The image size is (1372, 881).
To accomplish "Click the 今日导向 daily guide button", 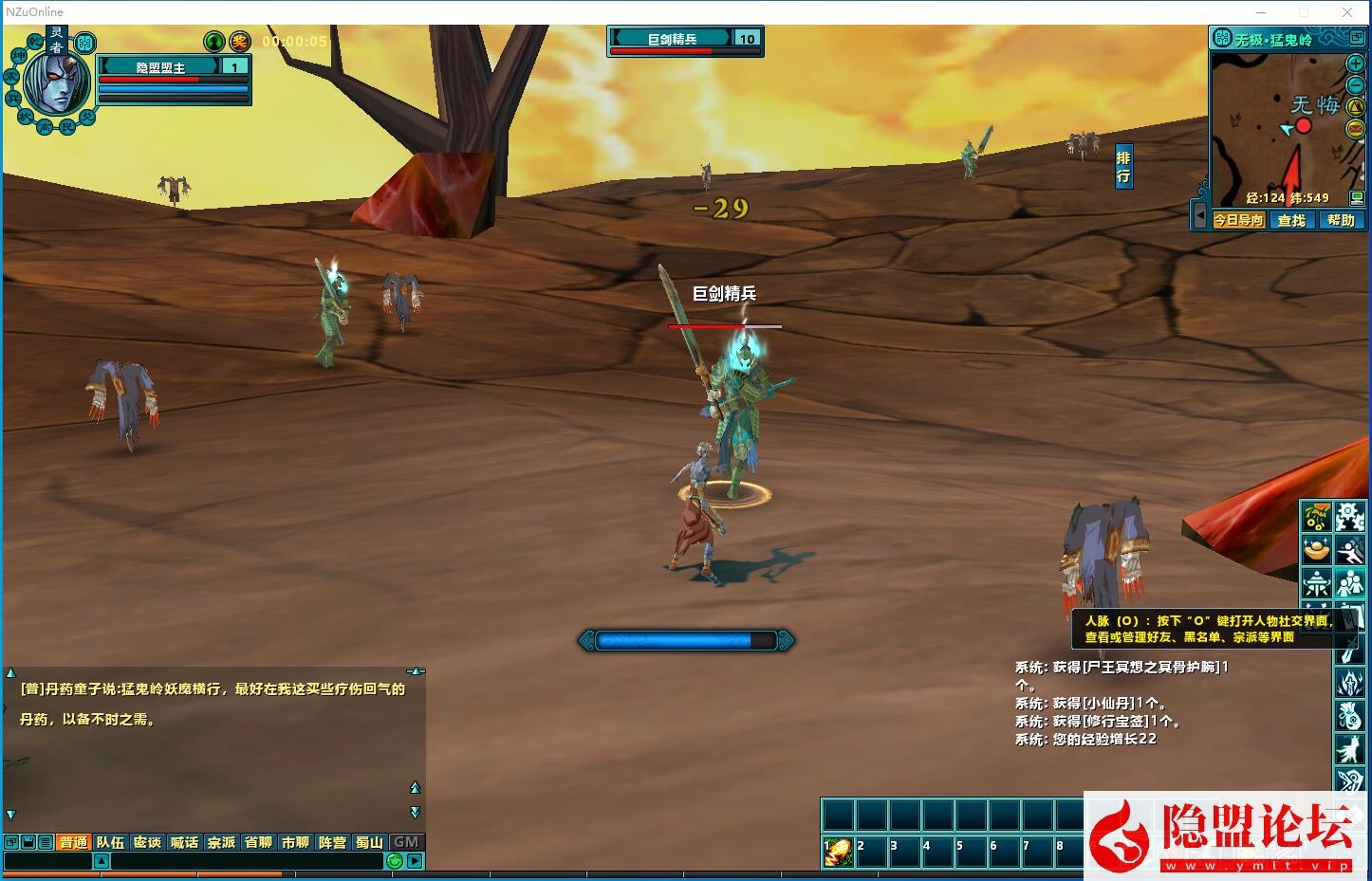I will pos(1239,220).
